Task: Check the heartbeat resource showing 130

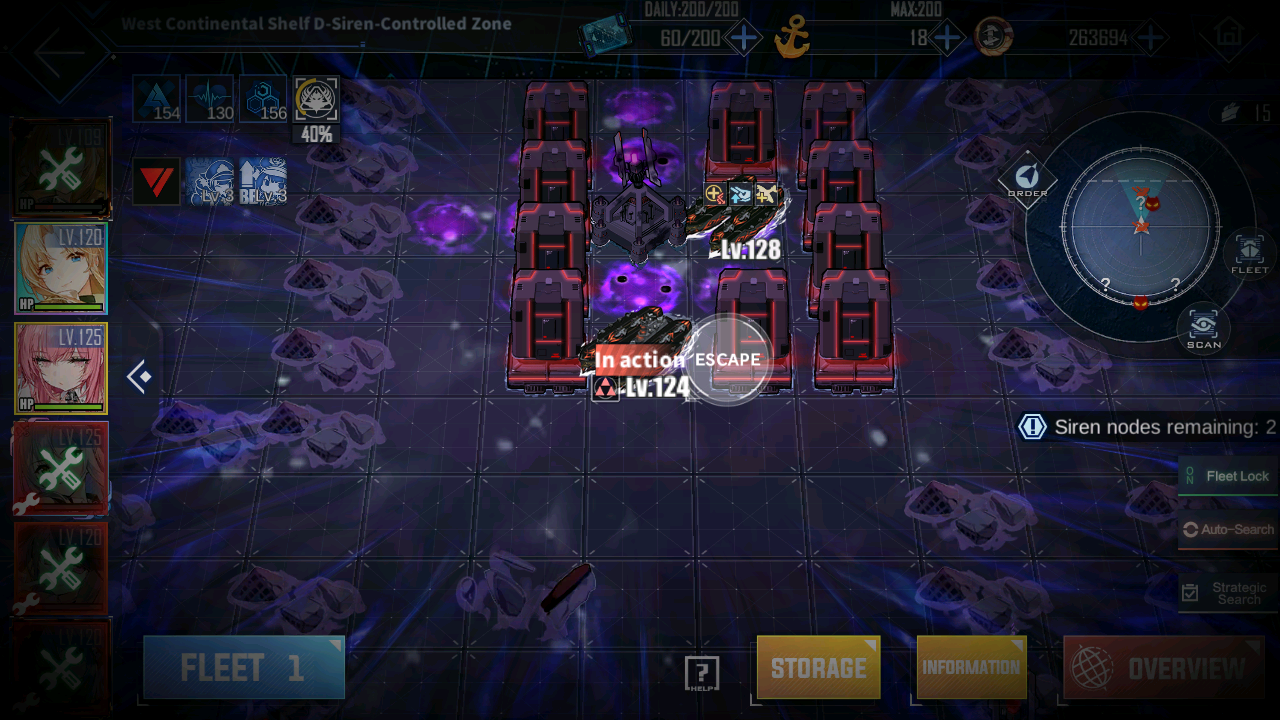Action: [210, 97]
